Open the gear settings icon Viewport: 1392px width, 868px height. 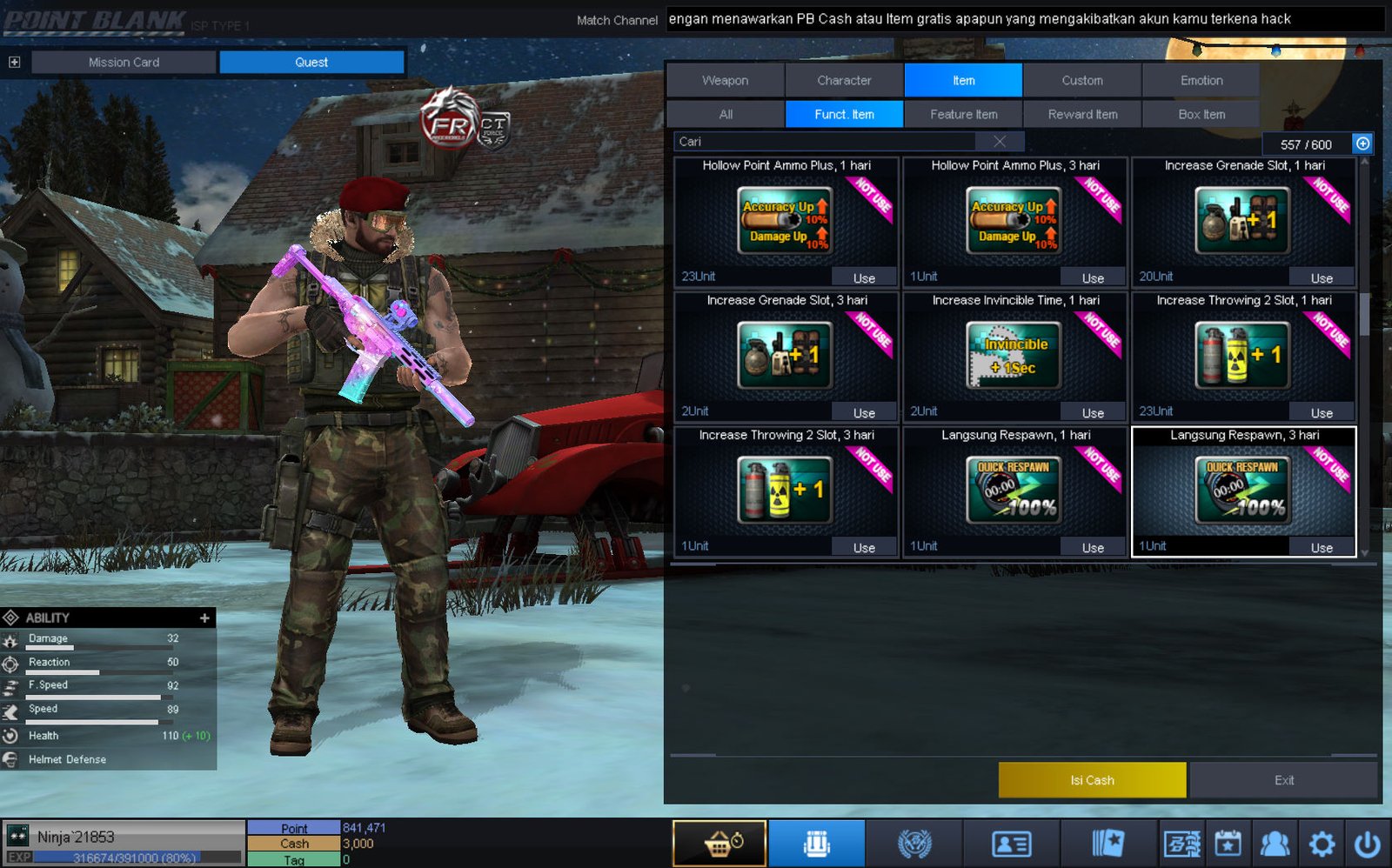tap(1321, 844)
